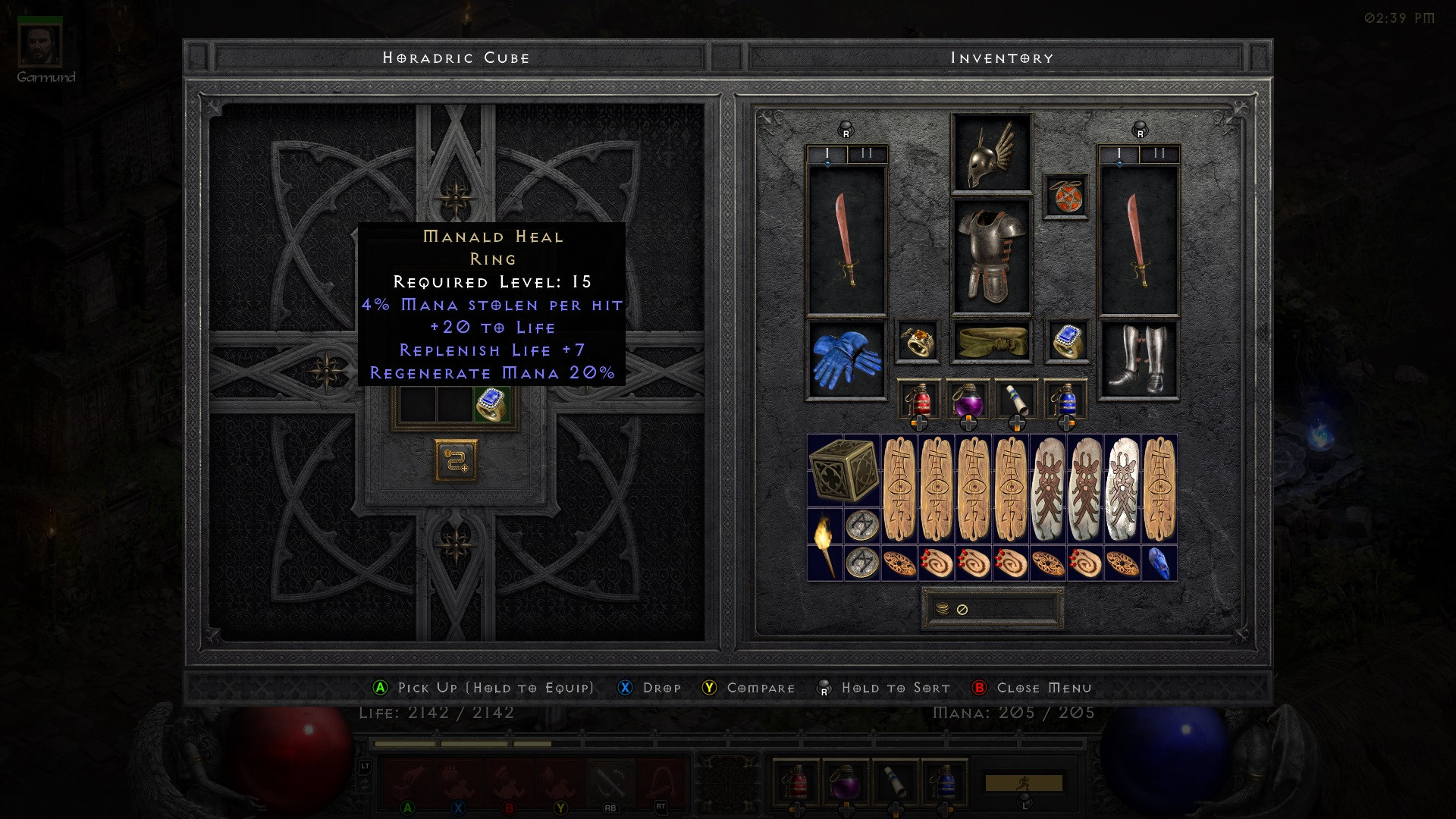This screenshot has width=1456, height=819.
Task: Select the equipped amulet slot
Action: point(1065,196)
